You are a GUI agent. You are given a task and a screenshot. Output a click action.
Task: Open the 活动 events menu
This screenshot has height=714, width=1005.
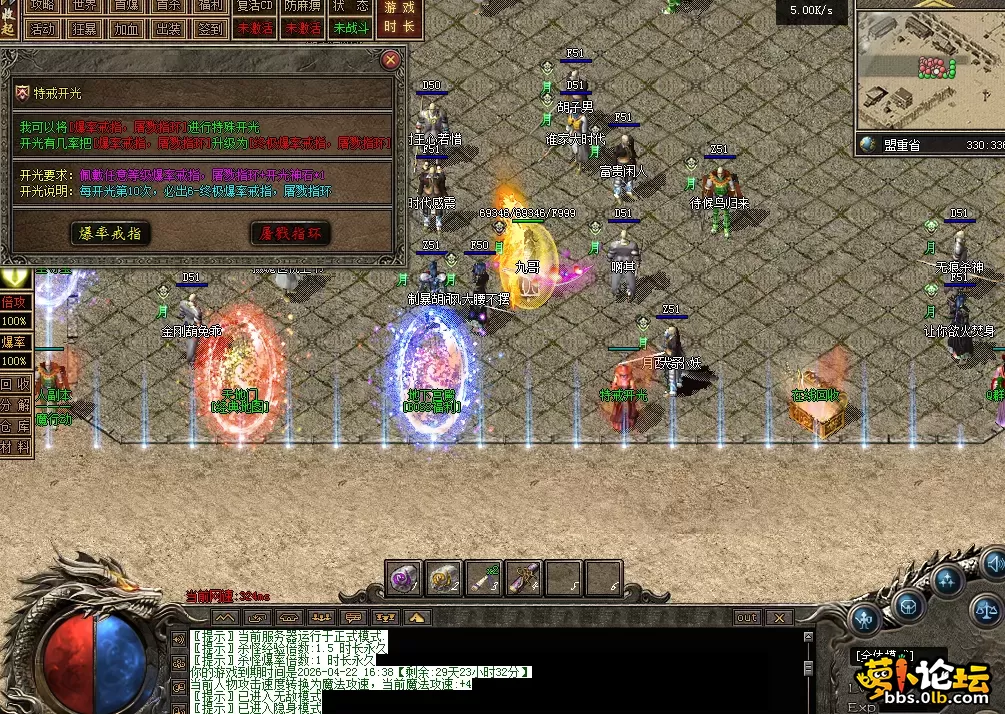click(x=43, y=29)
